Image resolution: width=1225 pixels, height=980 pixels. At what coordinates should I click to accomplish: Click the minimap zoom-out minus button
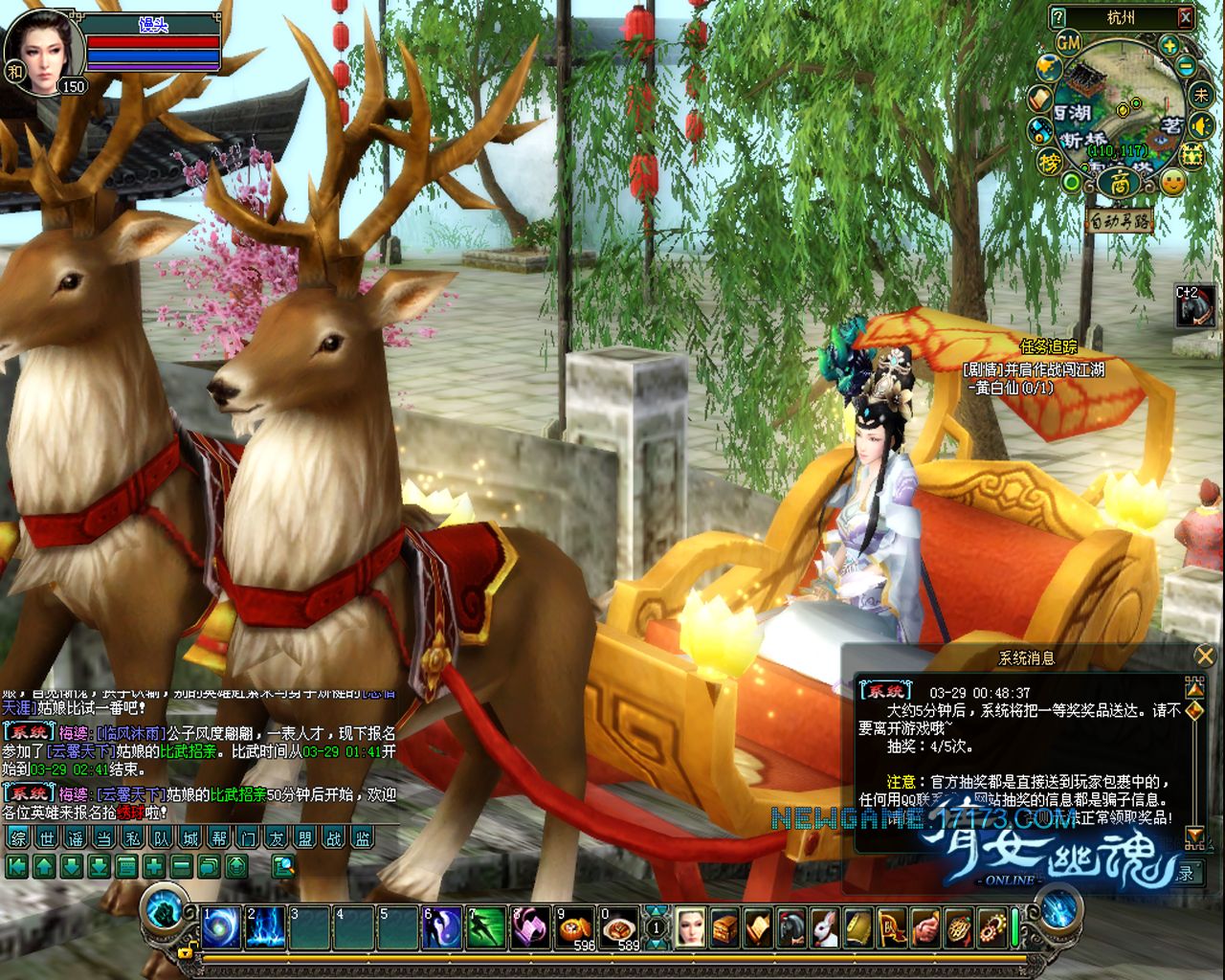[1186, 67]
